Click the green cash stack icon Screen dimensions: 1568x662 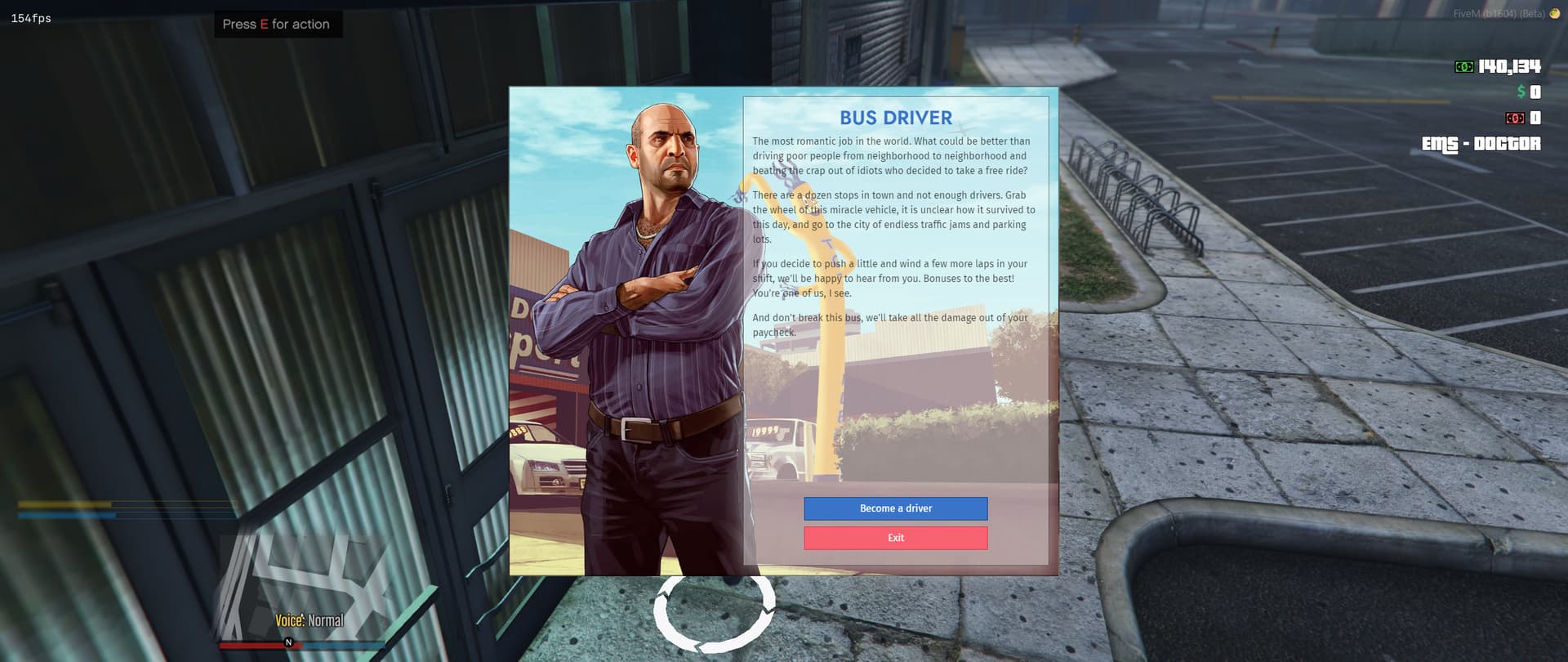1464,66
